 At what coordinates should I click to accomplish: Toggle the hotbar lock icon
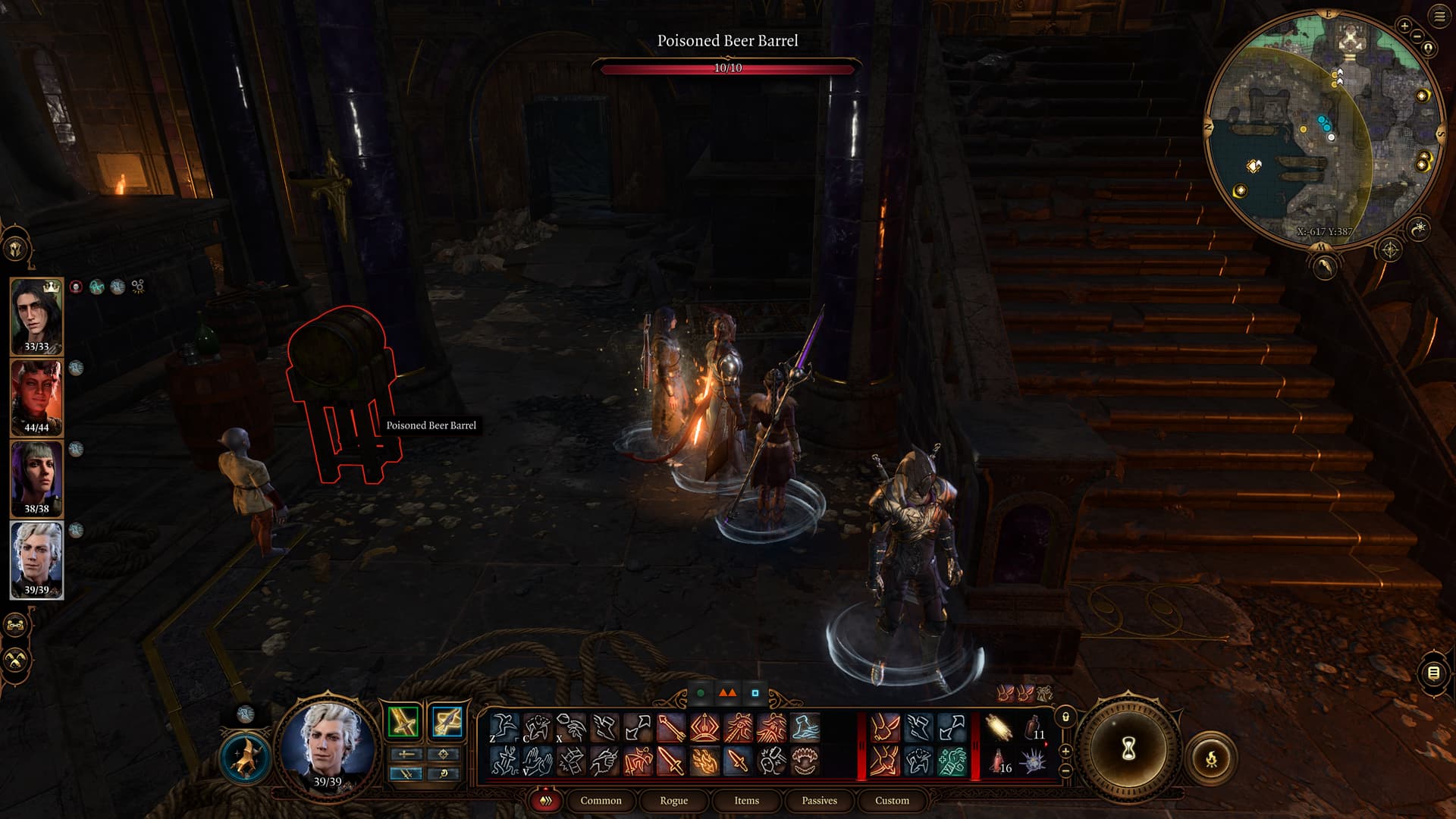1065,717
